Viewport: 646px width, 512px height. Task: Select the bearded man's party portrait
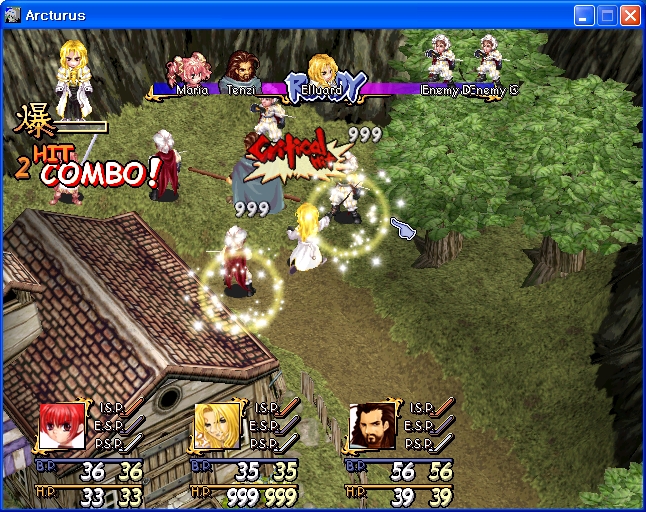pyautogui.click(x=372, y=427)
